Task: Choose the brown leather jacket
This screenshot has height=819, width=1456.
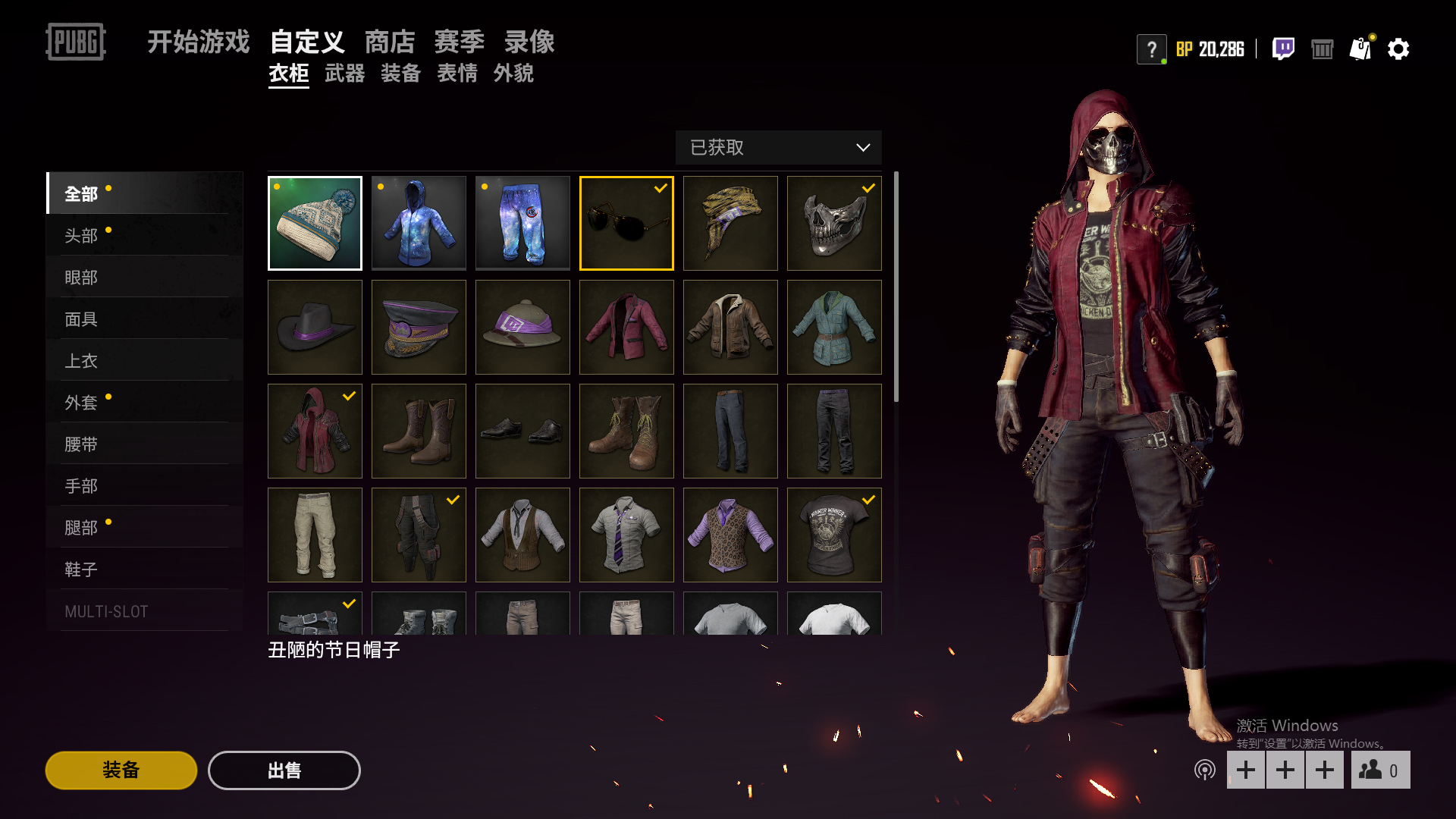Action: [730, 328]
